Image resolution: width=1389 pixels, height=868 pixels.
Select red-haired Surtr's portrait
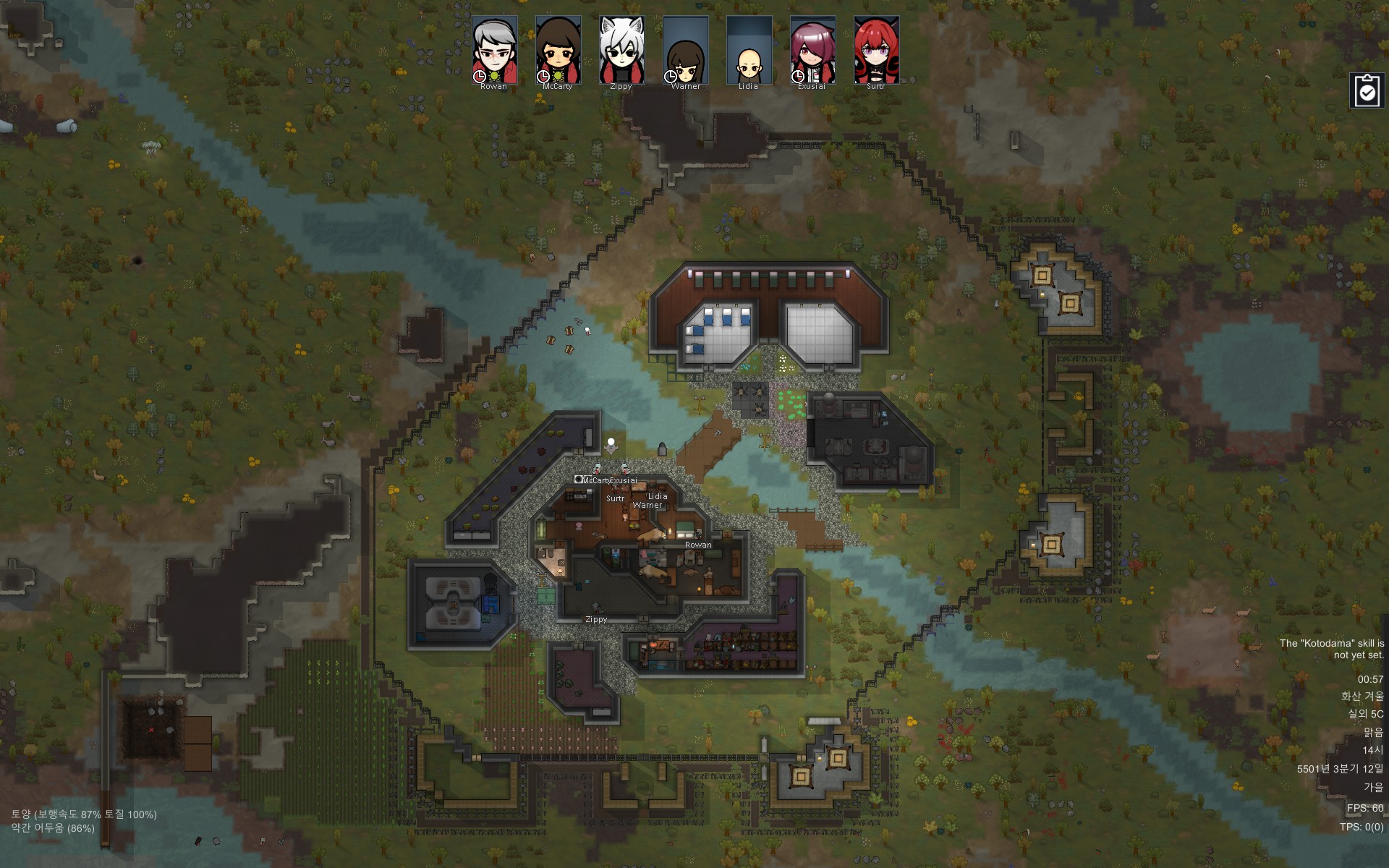click(x=876, y=51)
